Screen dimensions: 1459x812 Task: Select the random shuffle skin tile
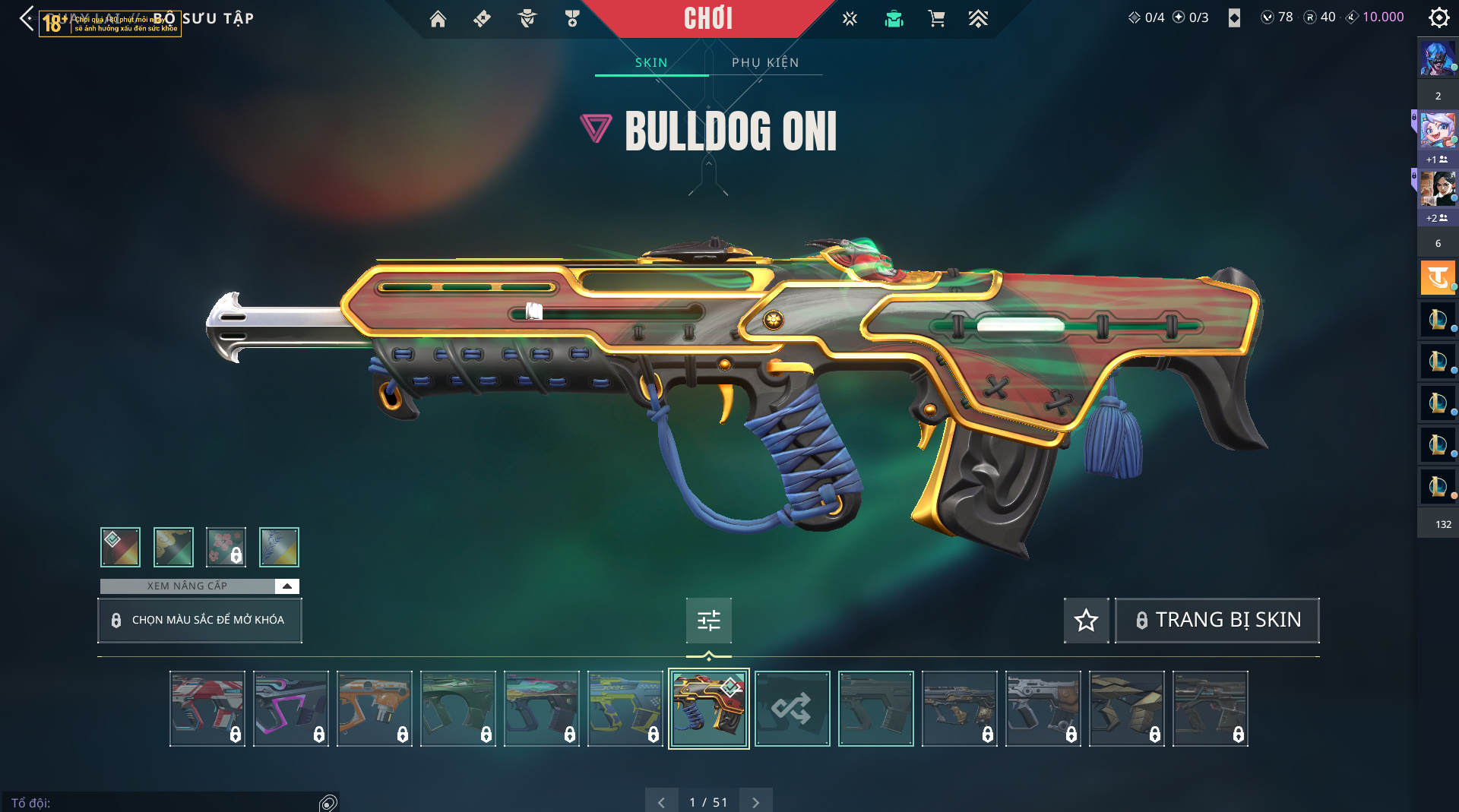(x=792, y=709)
